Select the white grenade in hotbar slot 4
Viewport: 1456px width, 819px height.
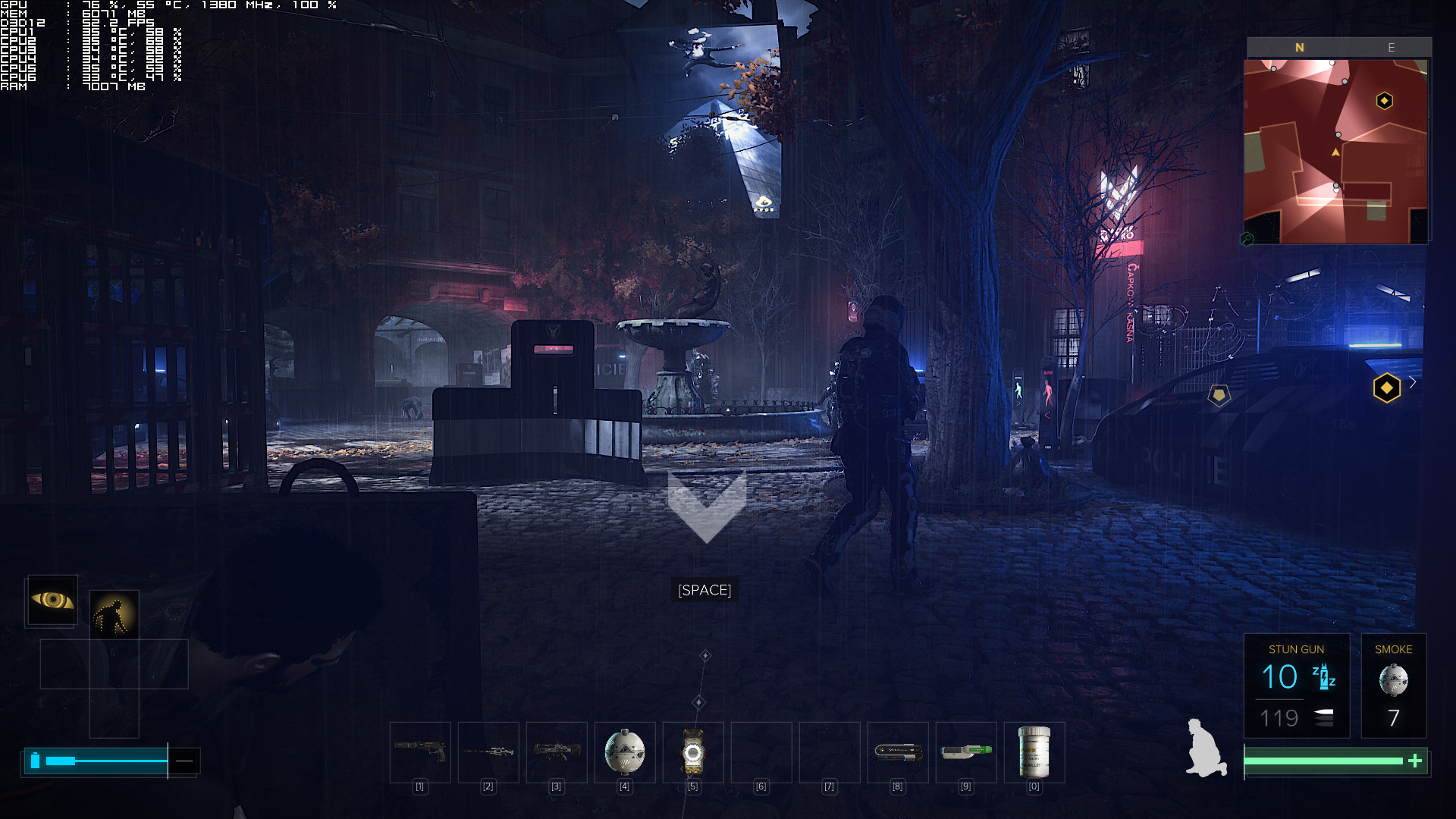[x=625, y=752]
